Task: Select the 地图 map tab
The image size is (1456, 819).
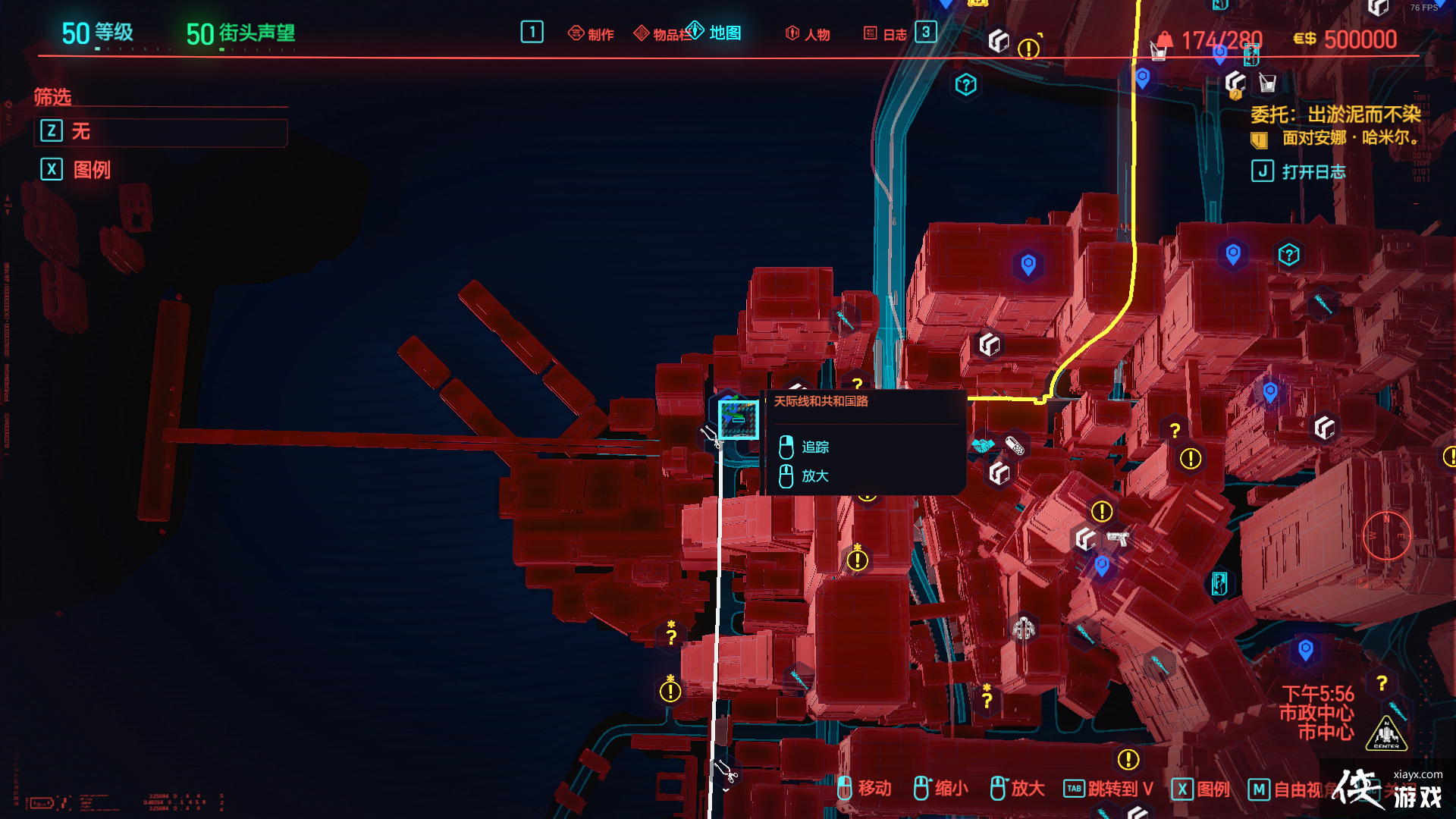Action: click(714, 33)
